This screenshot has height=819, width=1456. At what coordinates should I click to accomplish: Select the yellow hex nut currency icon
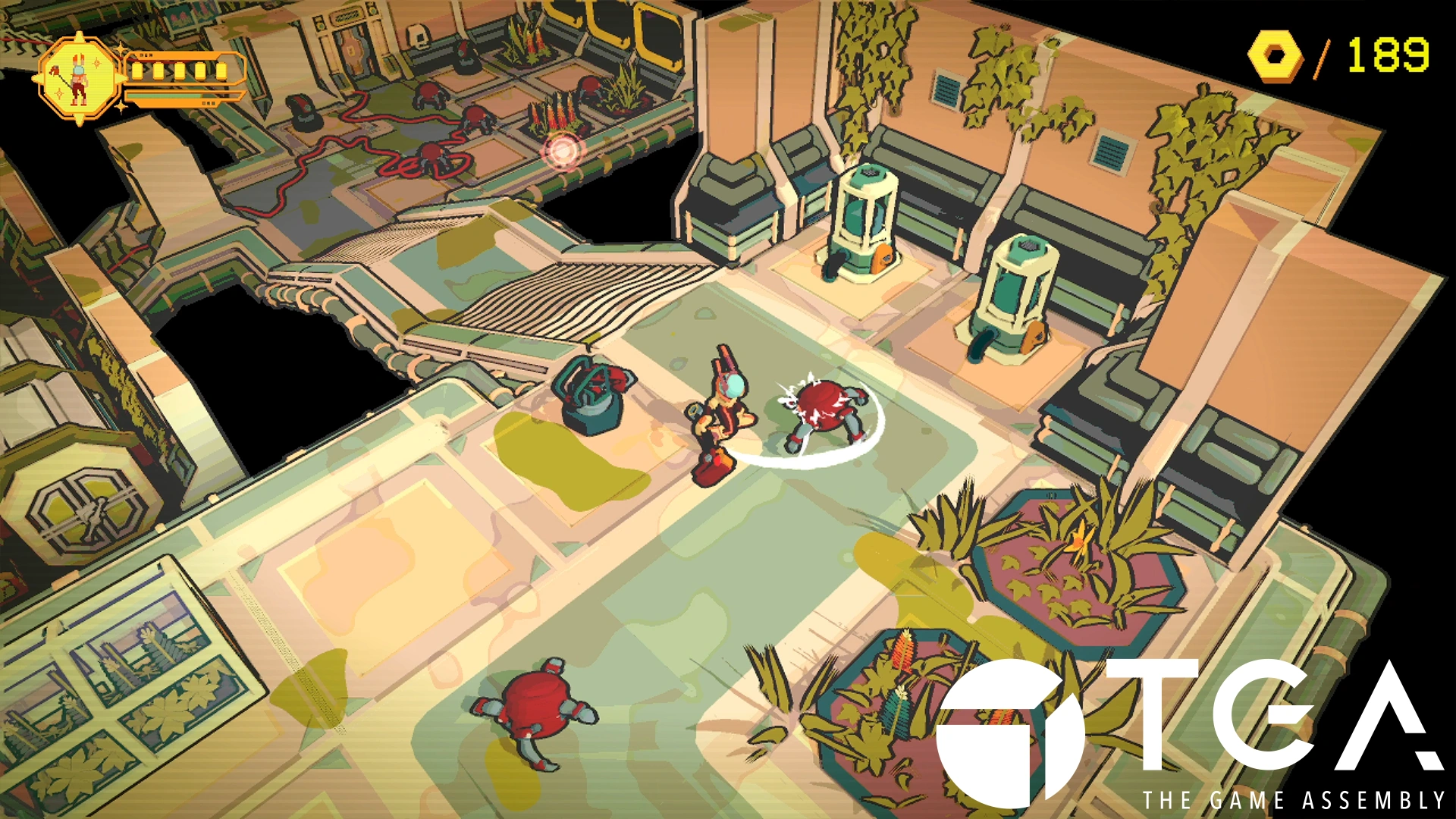(x=1276, y=55)
